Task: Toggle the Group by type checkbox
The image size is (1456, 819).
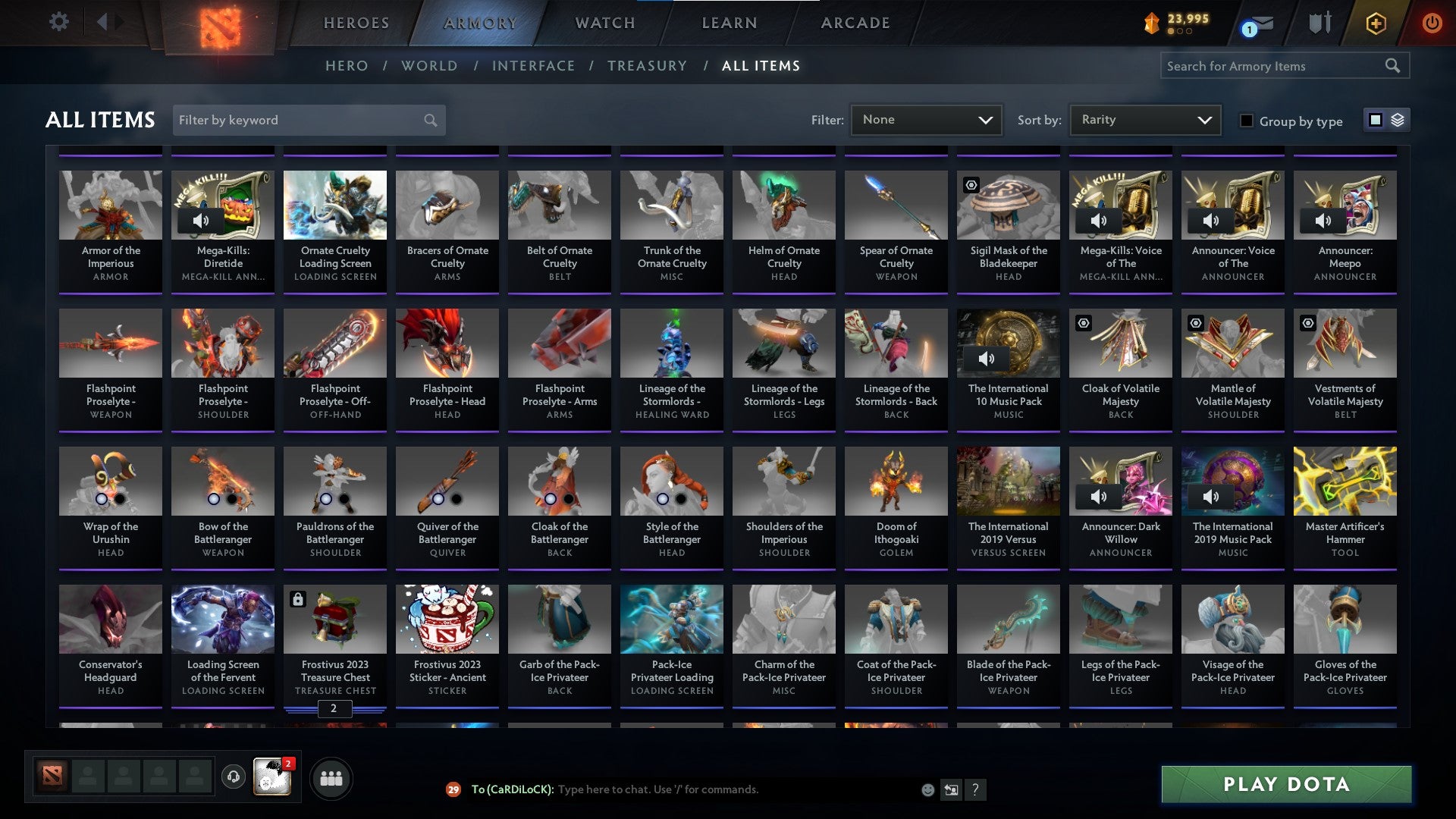Action: click(1246, 120)
